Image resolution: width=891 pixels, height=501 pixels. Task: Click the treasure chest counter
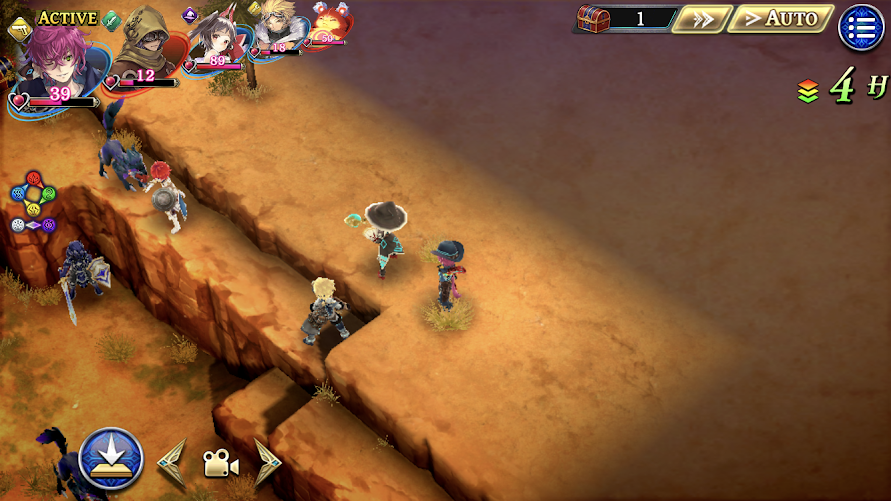click(x=621, y=18)
